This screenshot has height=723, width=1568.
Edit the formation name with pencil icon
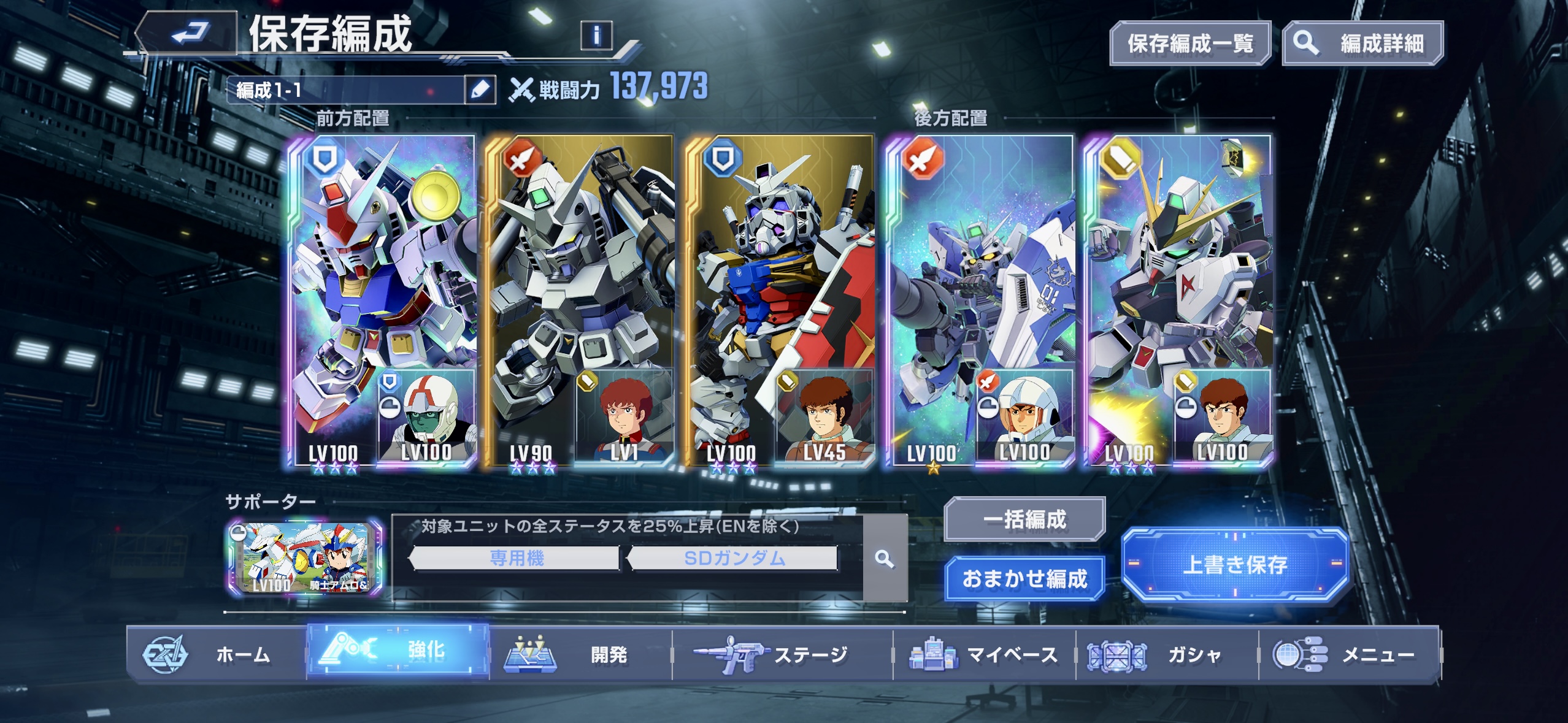pos(480,90)
